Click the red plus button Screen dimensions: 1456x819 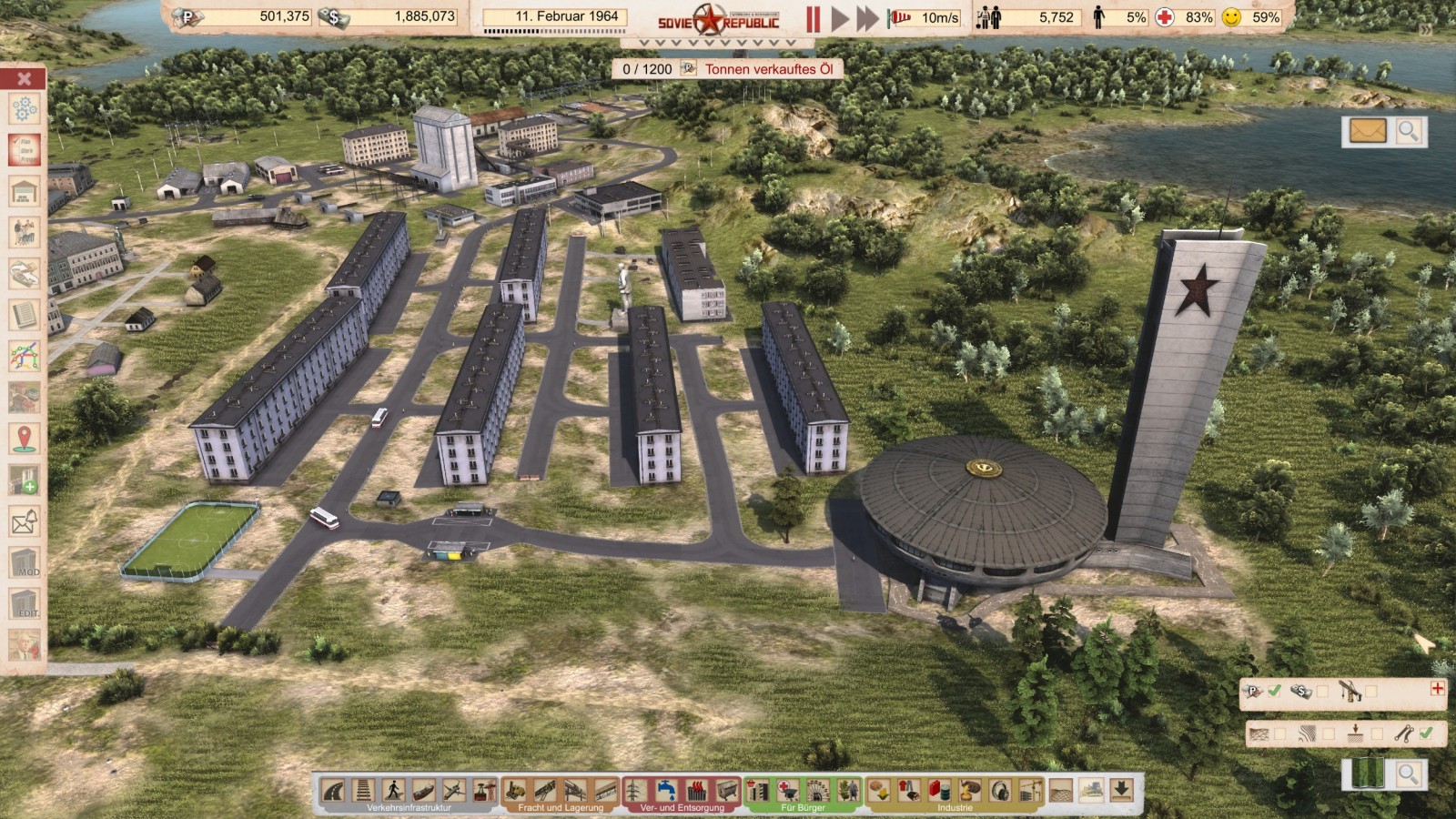pos(1437,689)
